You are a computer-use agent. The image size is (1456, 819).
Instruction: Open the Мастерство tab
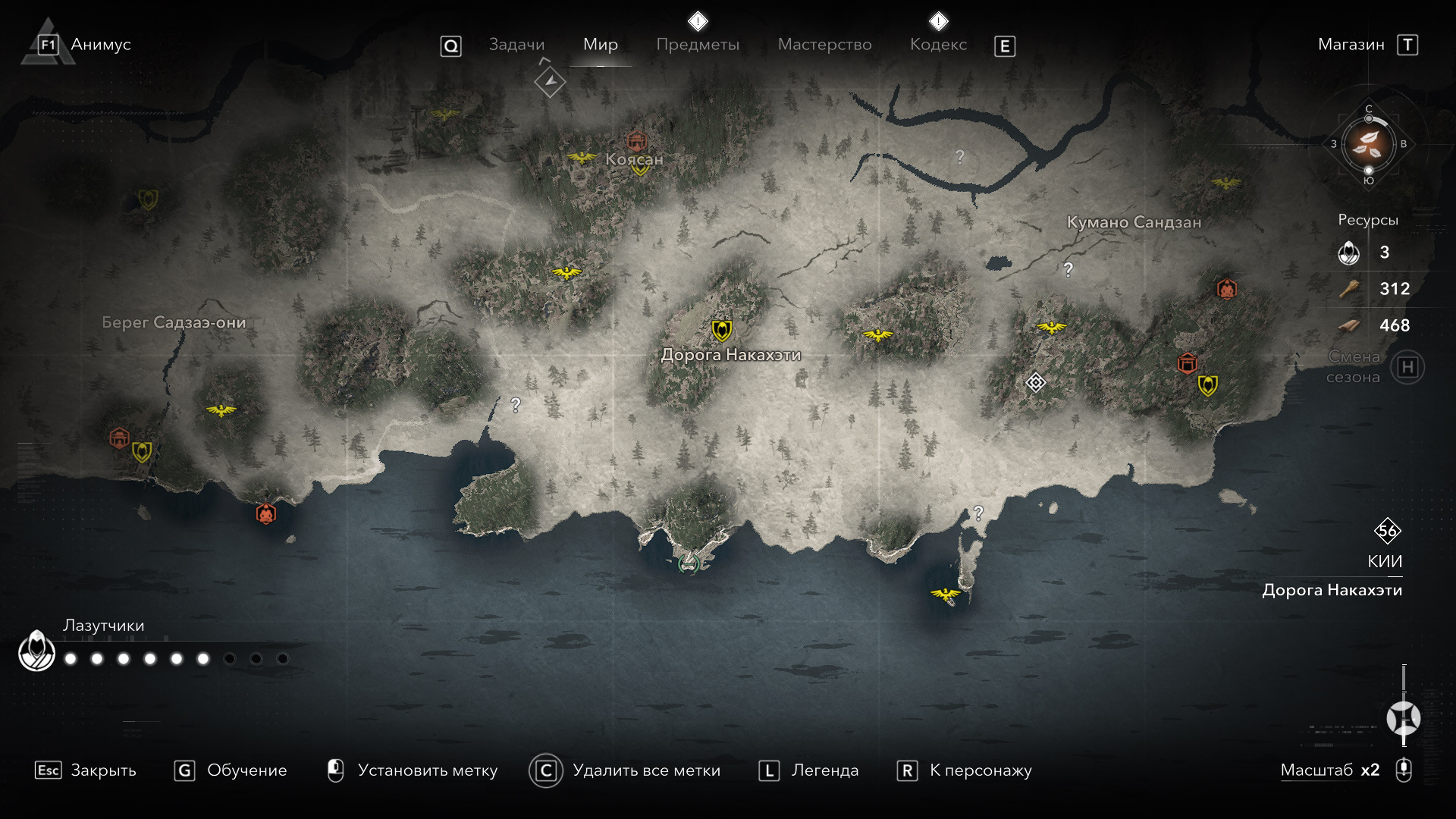tap(824, 45)
